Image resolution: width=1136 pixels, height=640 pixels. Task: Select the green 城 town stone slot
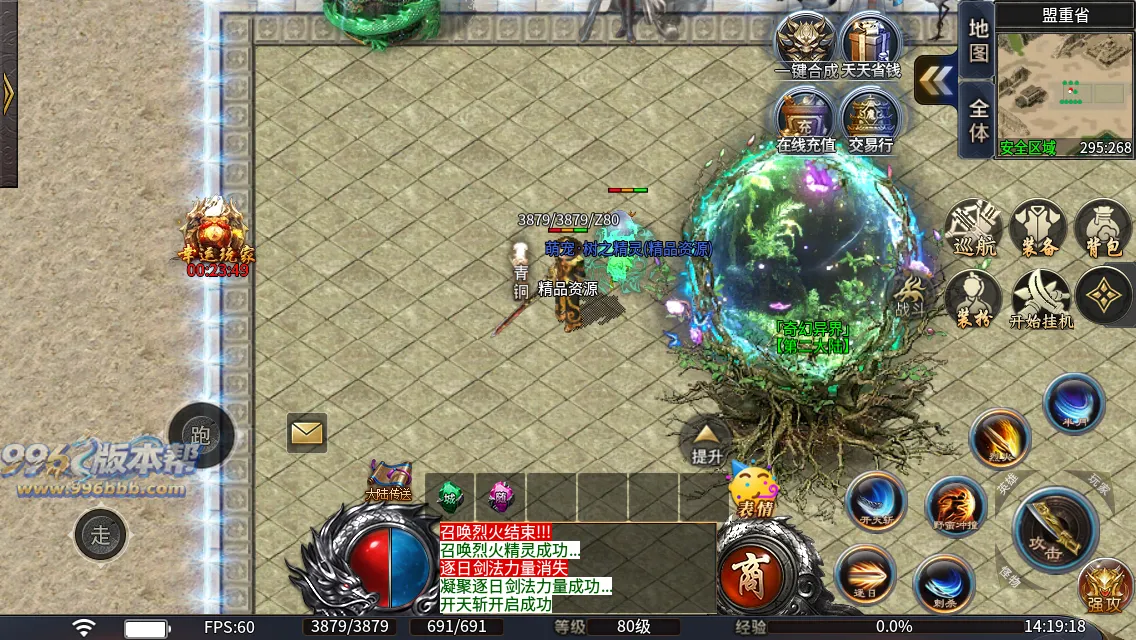click(x=450, y=496)
